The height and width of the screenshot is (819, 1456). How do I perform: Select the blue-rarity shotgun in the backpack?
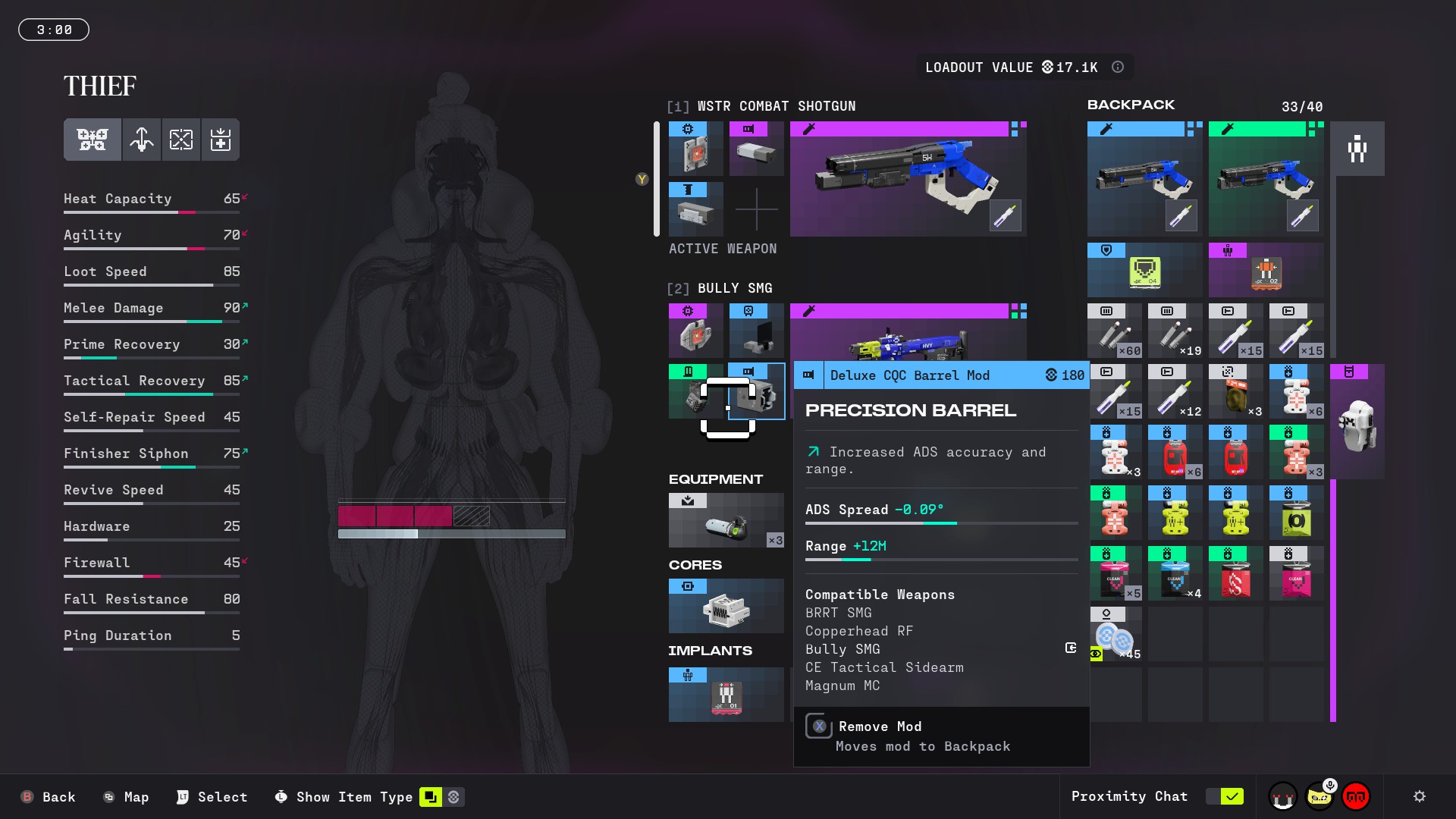click(x=1144, y=180)
